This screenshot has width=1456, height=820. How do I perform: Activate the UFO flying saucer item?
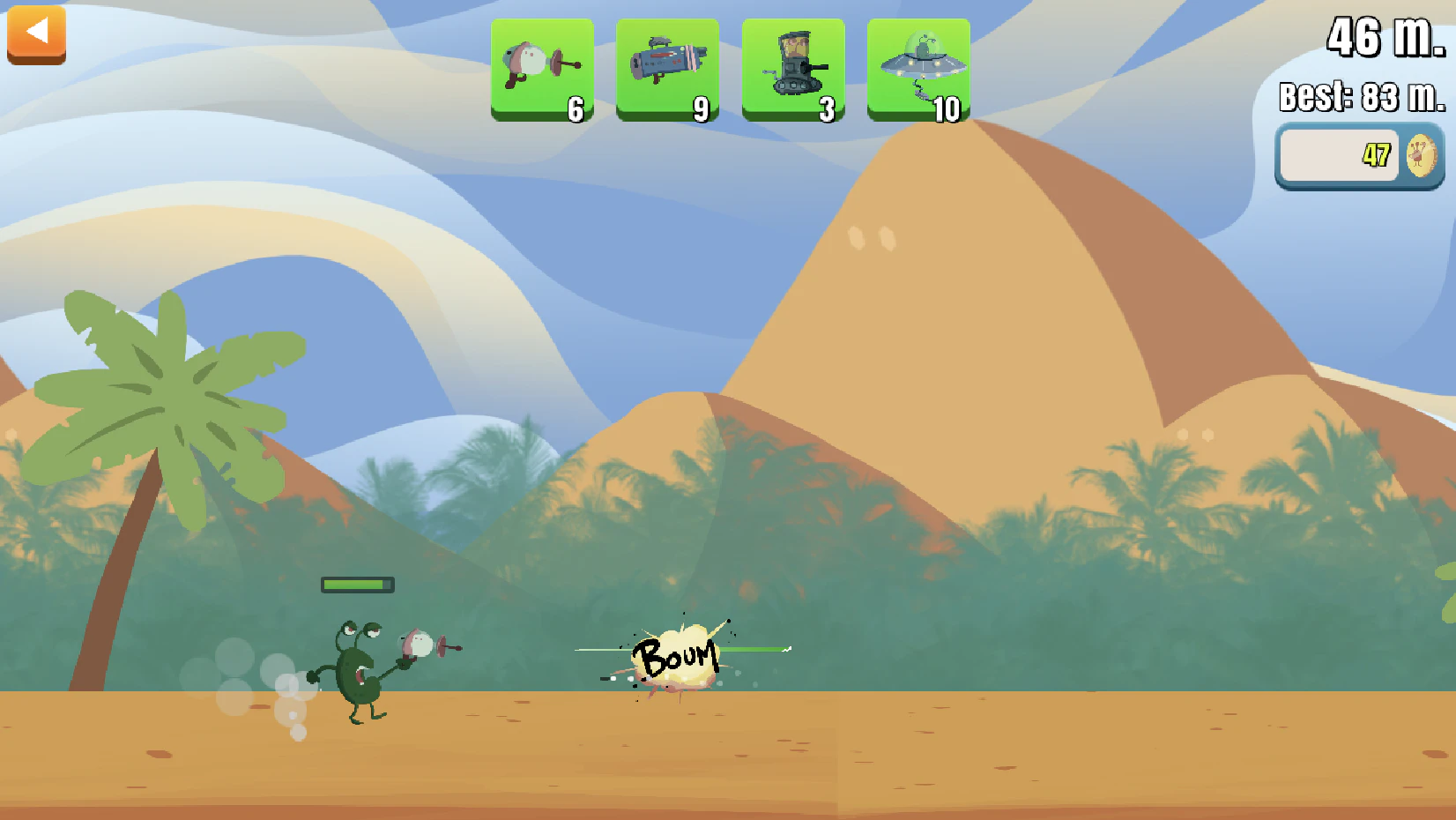coord(918,69)
